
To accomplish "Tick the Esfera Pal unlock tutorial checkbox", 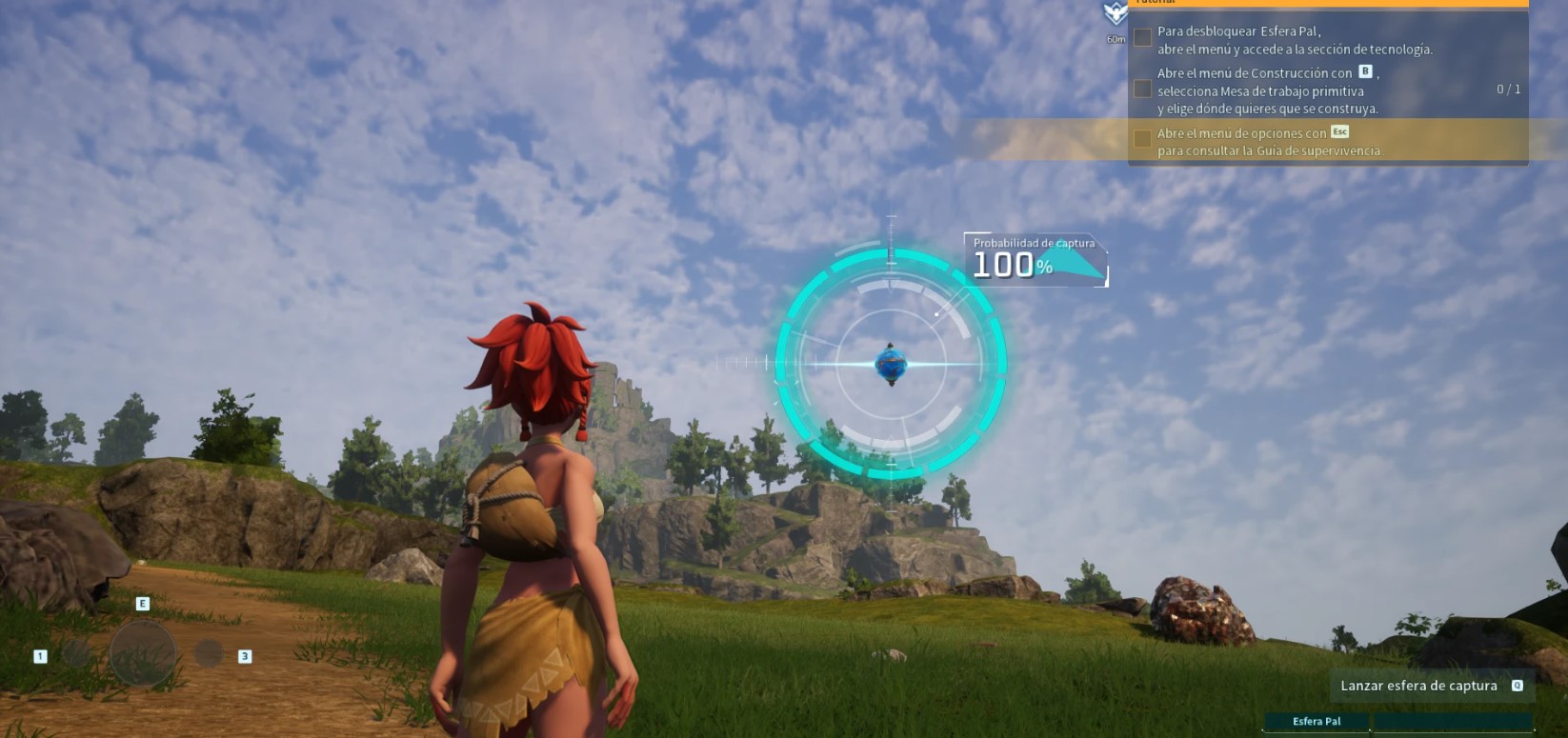I will (1142, 38).
